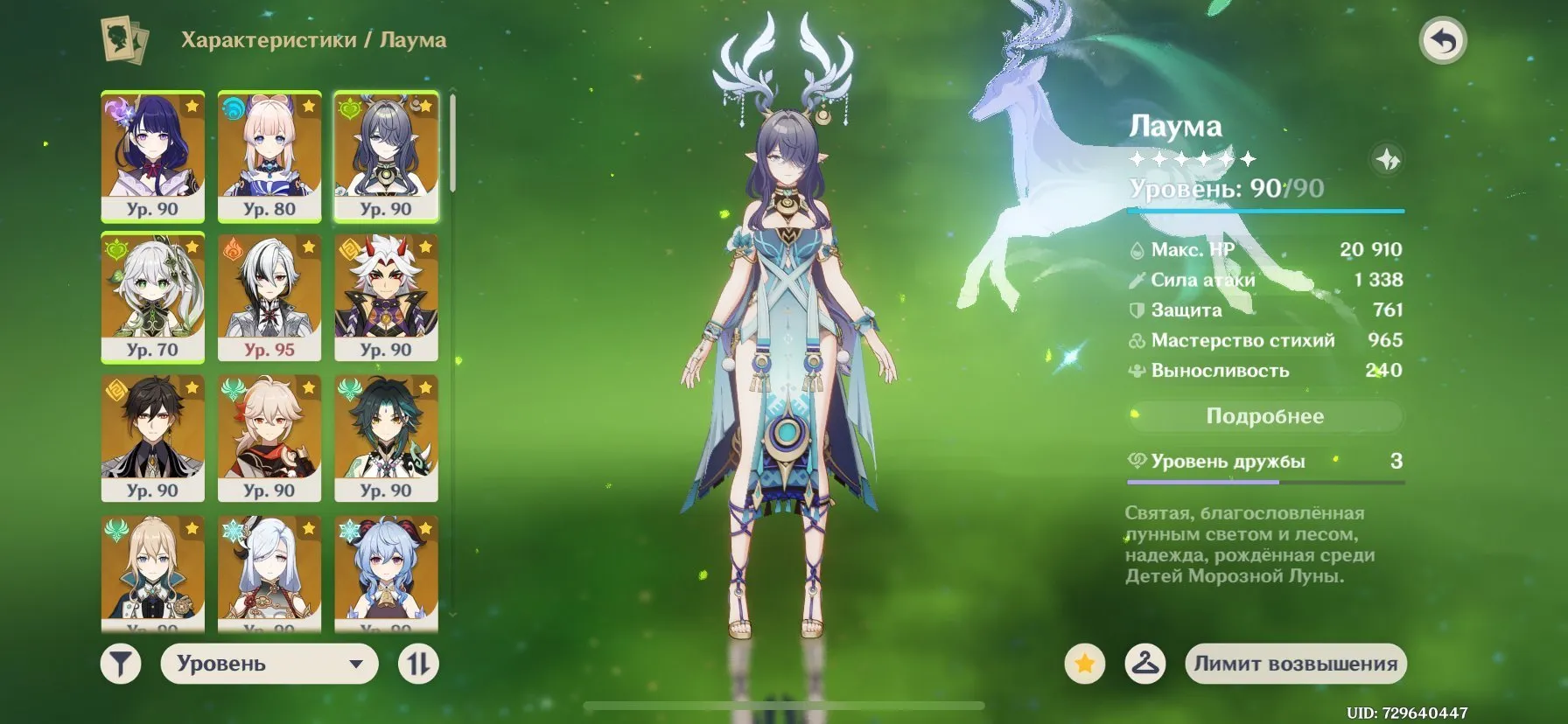Open the Уровень sorting dropdown

[269, 663]
